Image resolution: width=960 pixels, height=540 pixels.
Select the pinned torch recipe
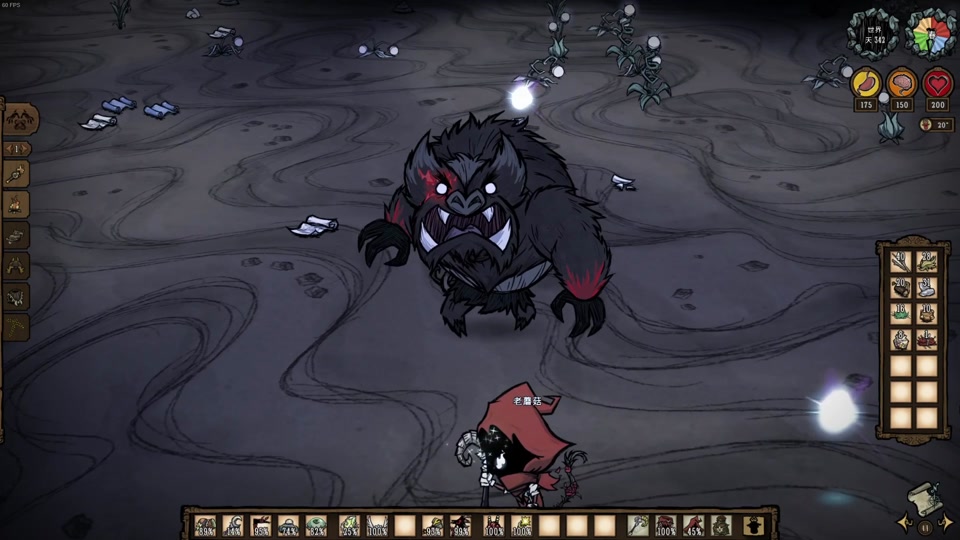[x=16, y=174]
